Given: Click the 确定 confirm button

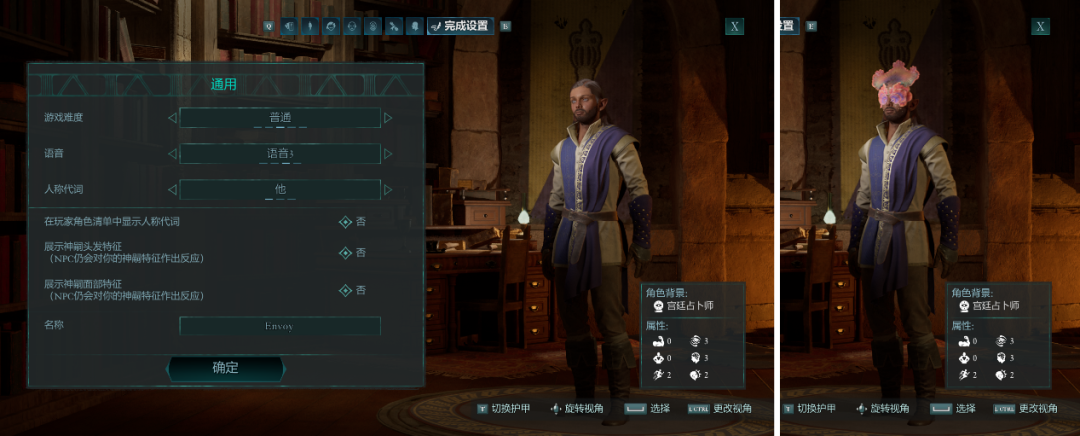Looking at the screenshot, I should click(225, 368).
